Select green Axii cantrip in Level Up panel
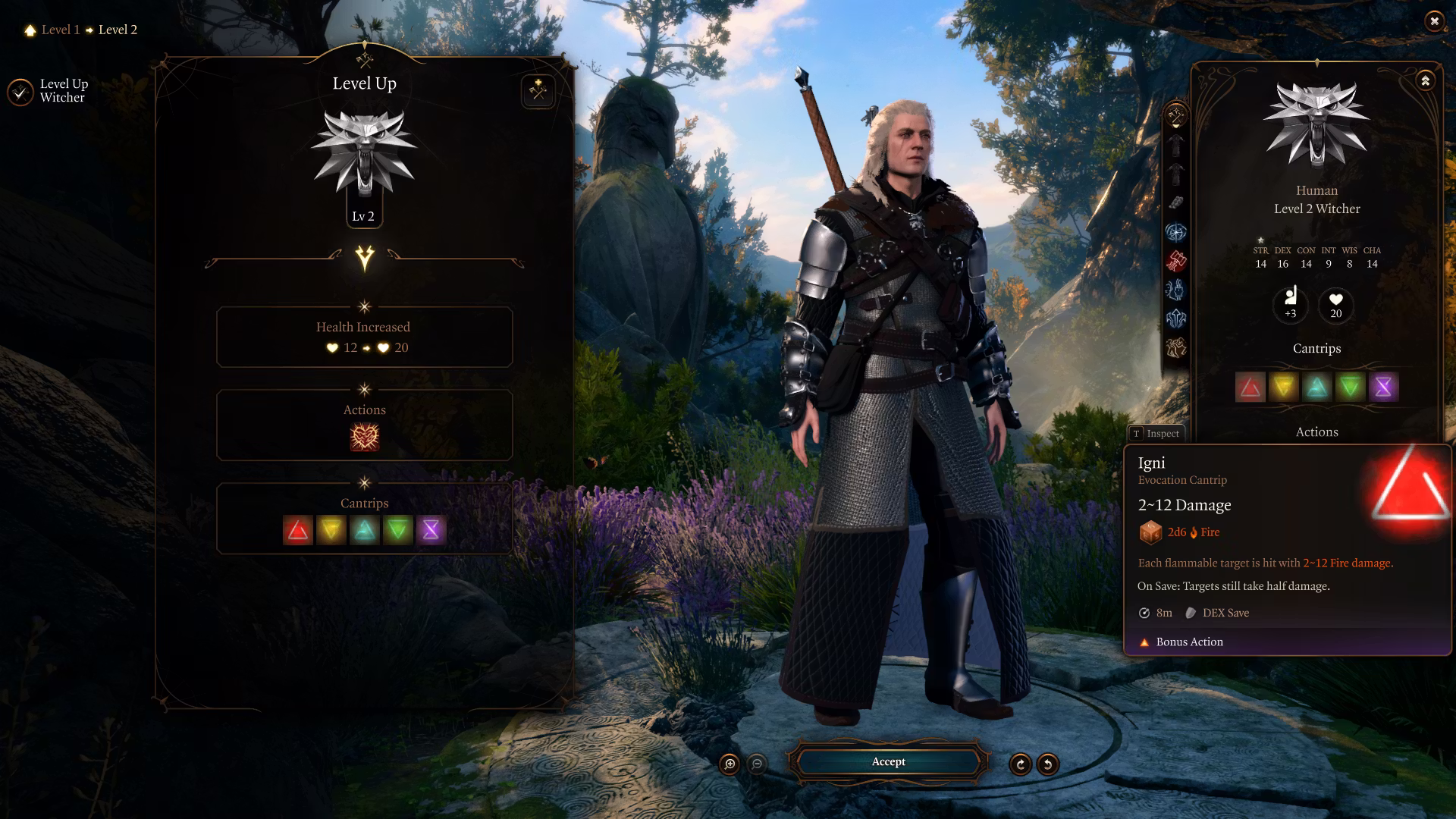1456x819 pixels. point(398,531)
